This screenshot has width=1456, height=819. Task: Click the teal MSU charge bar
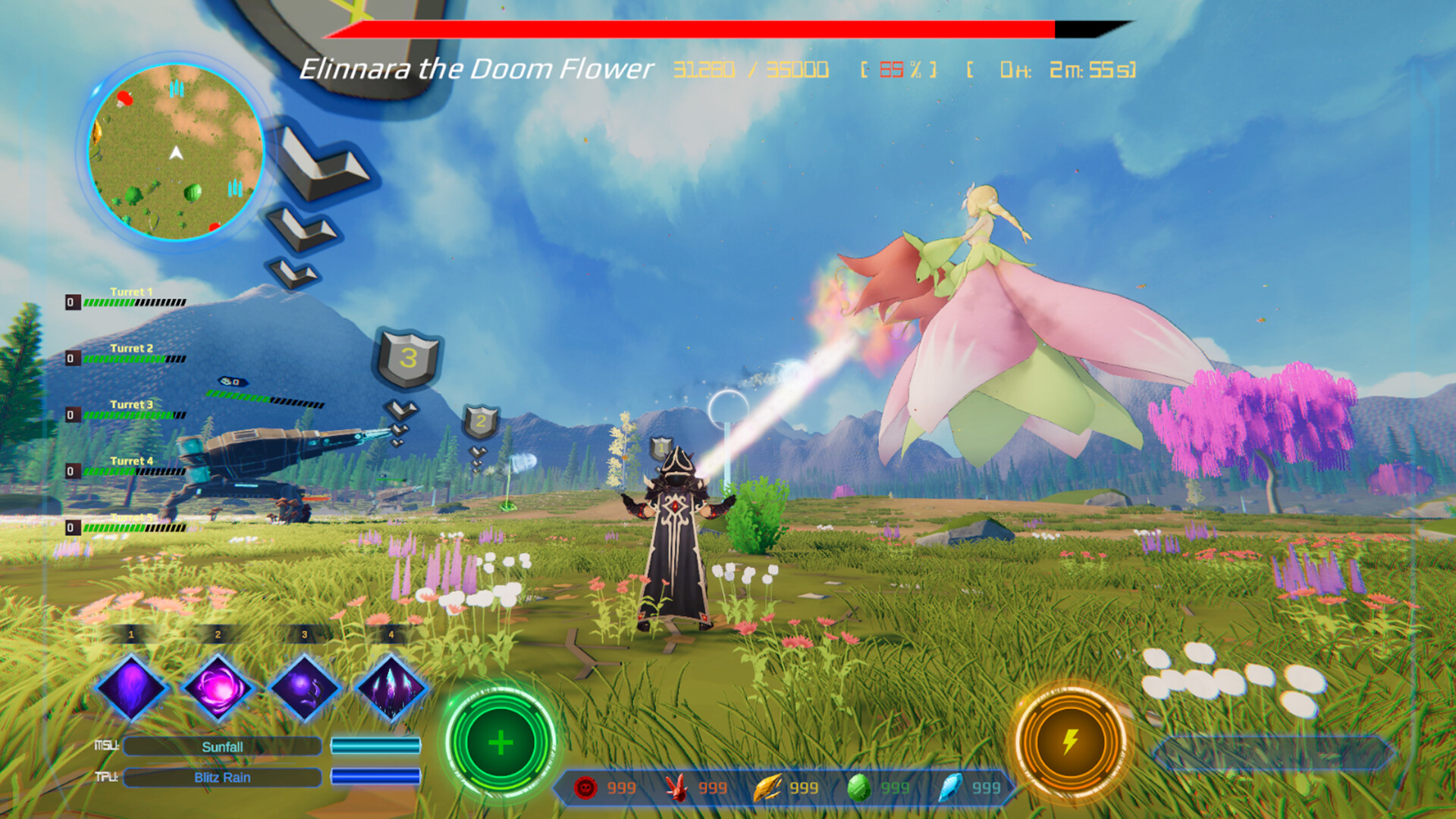click(376, 746)
